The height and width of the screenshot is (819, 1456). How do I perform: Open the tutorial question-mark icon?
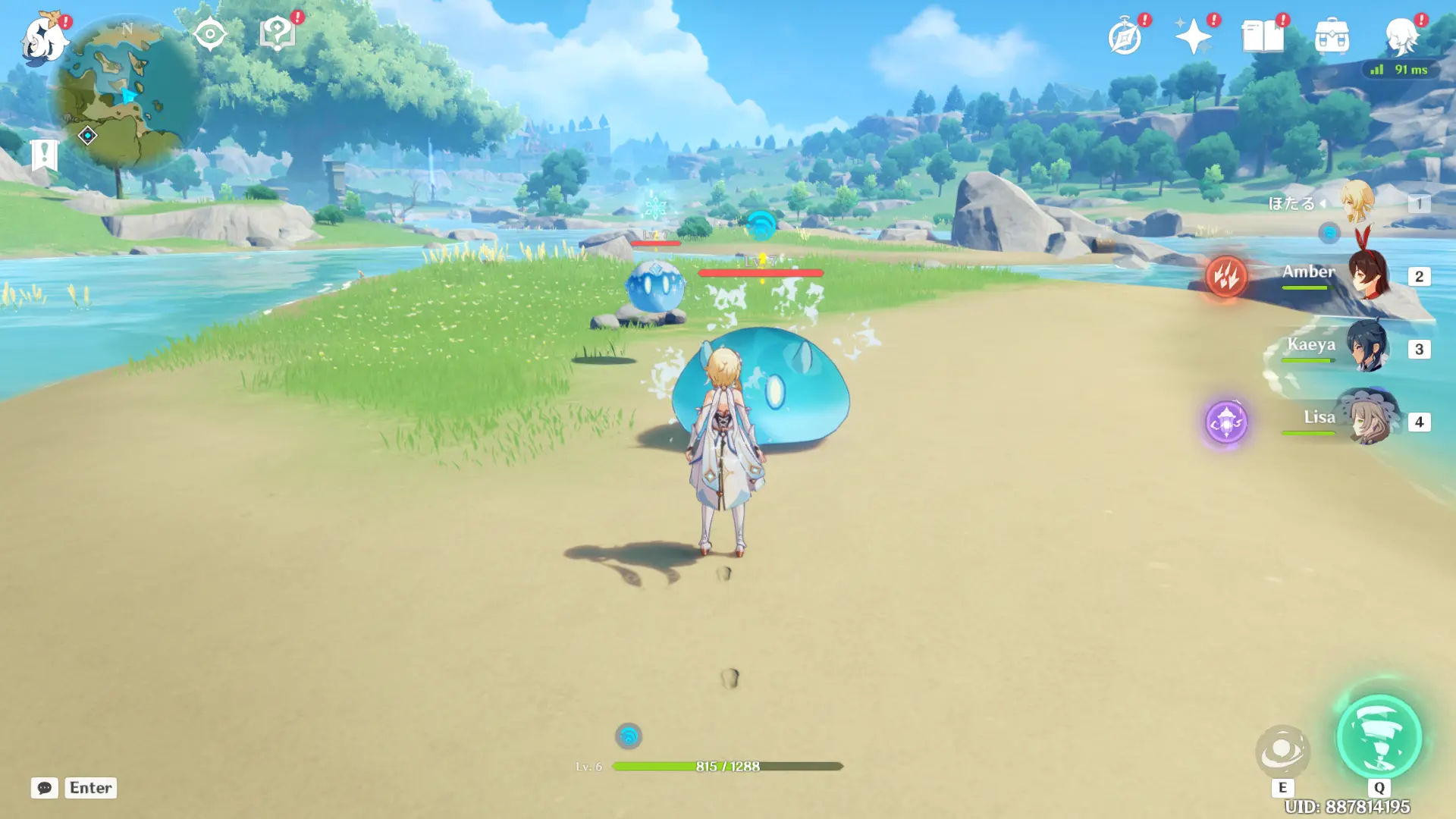click(277, 34)
